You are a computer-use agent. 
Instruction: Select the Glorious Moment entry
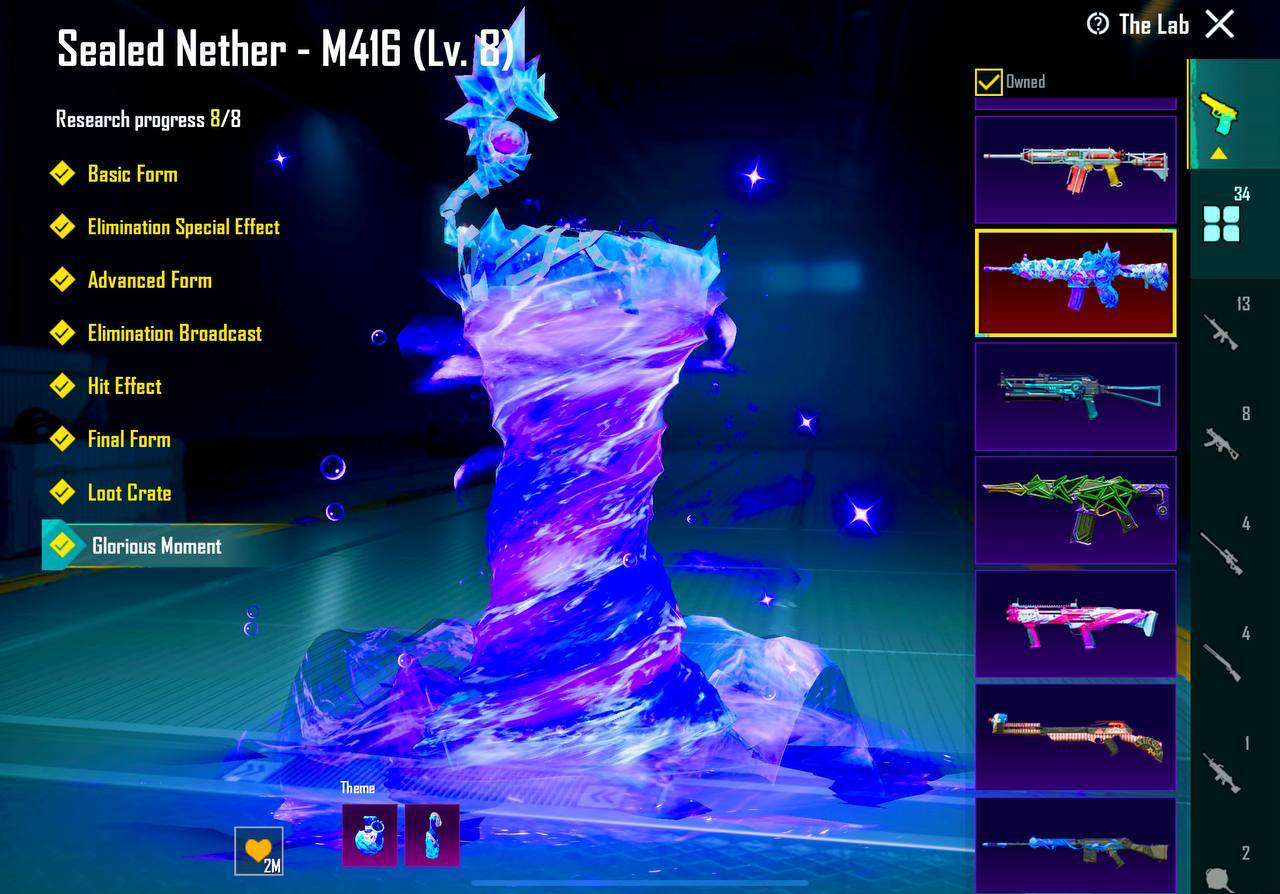156,546
